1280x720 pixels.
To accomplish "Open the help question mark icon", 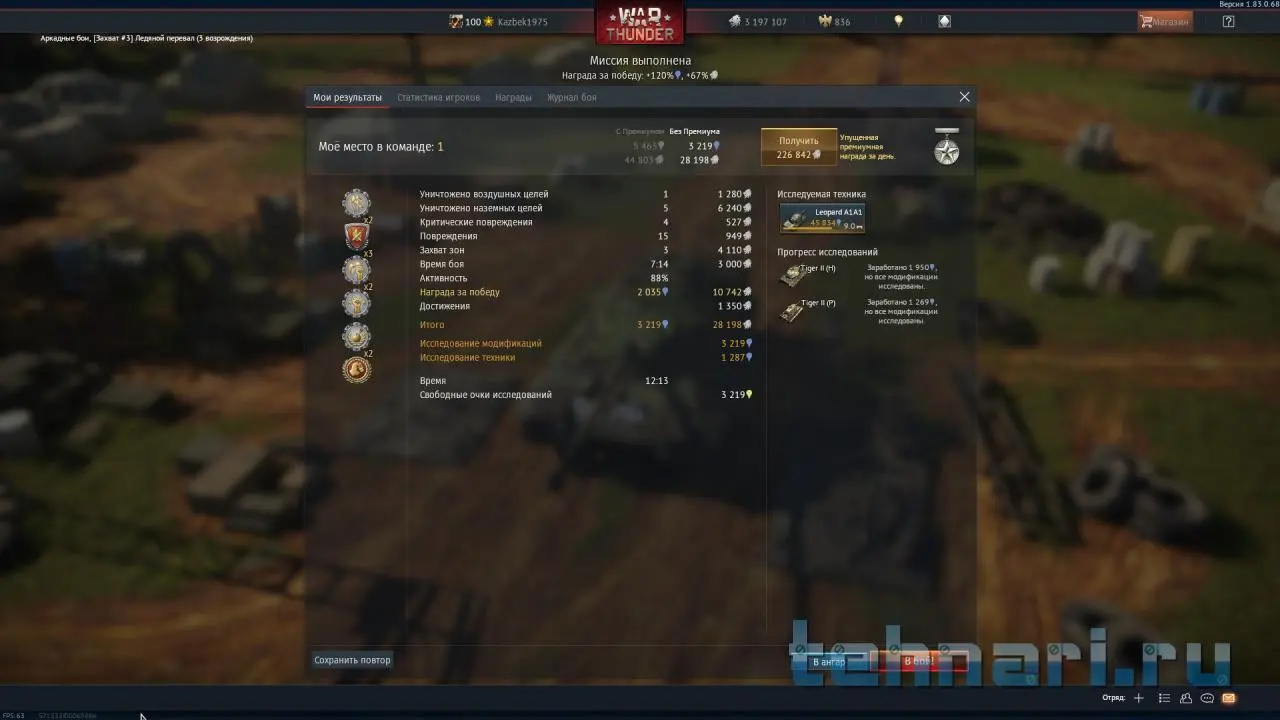I will pos(1228,21).
